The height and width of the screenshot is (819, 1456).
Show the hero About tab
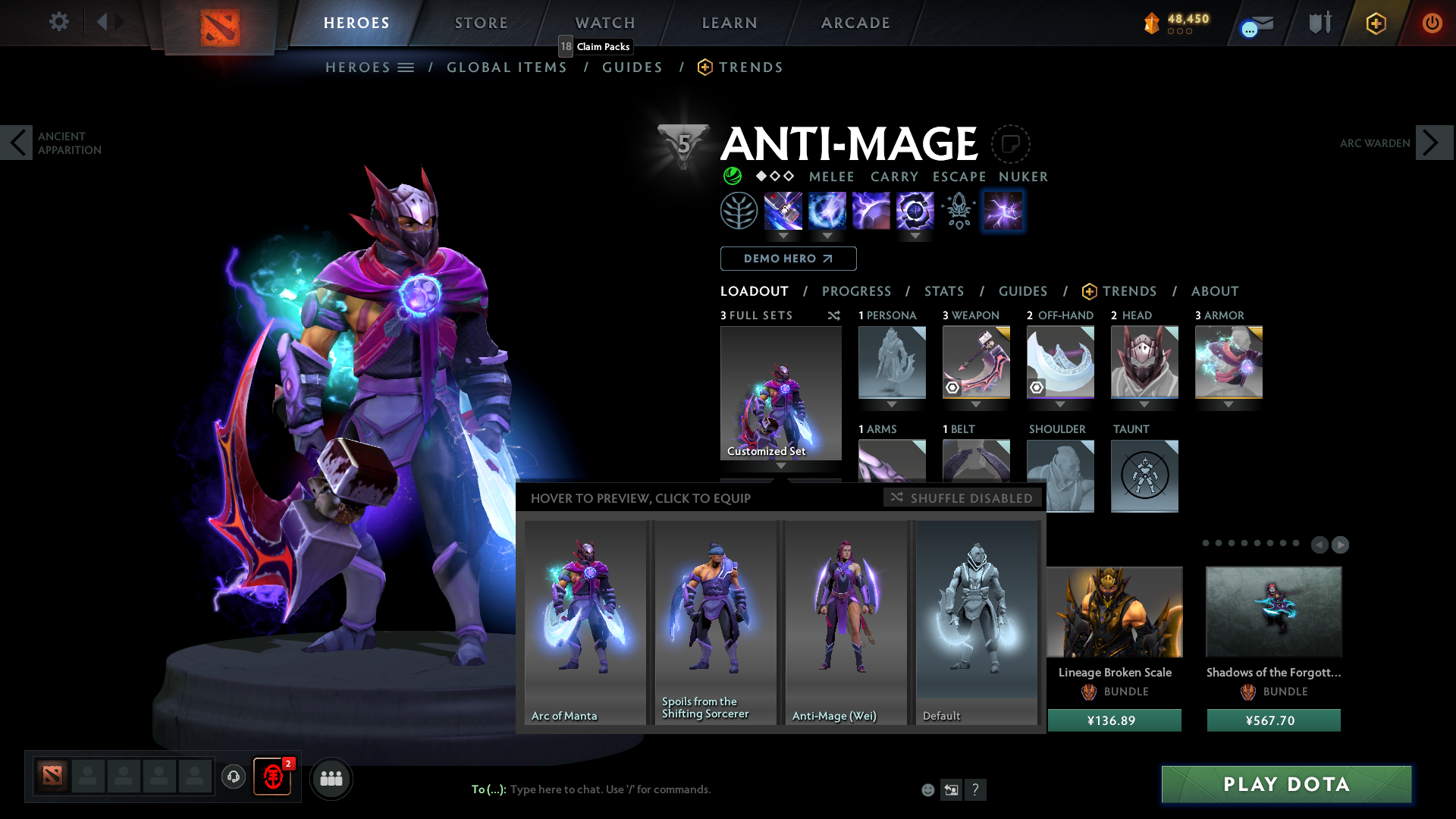click(1215, 291)
